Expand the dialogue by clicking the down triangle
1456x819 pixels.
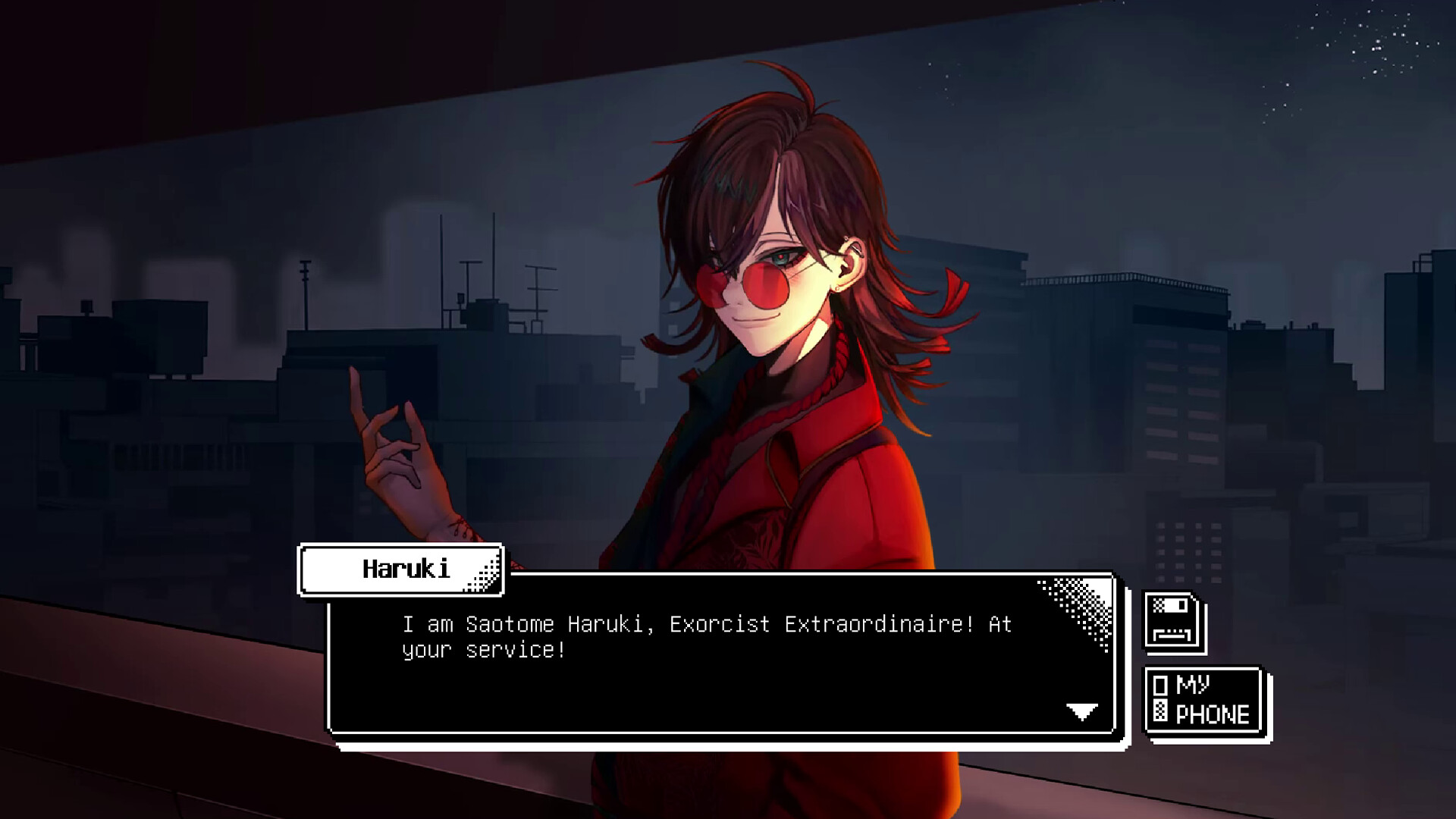[1083, 711]
